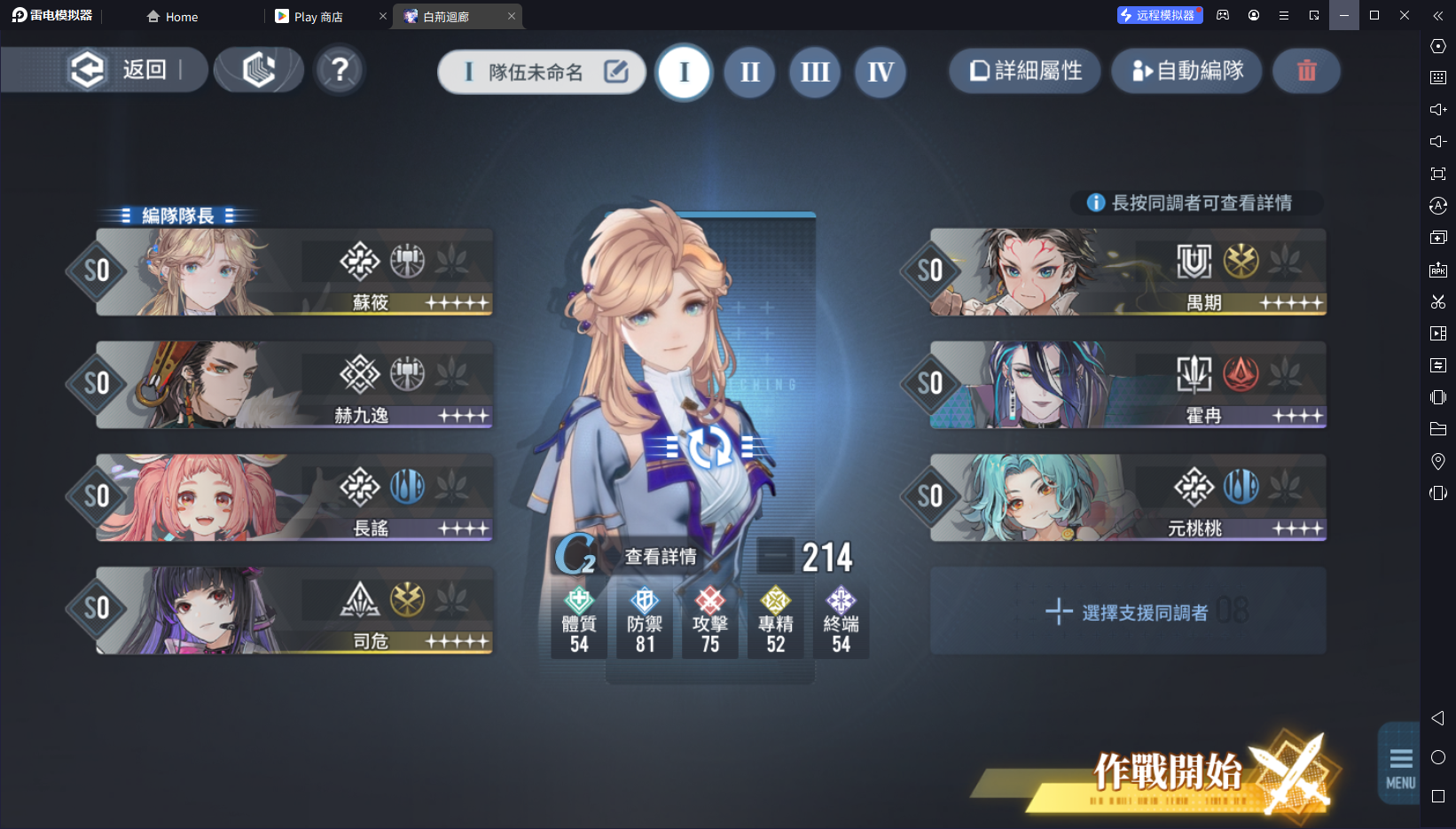This screenshot has height=829, width=1456.
Task: Select team member 赫九逸
Action: (294, 385)
